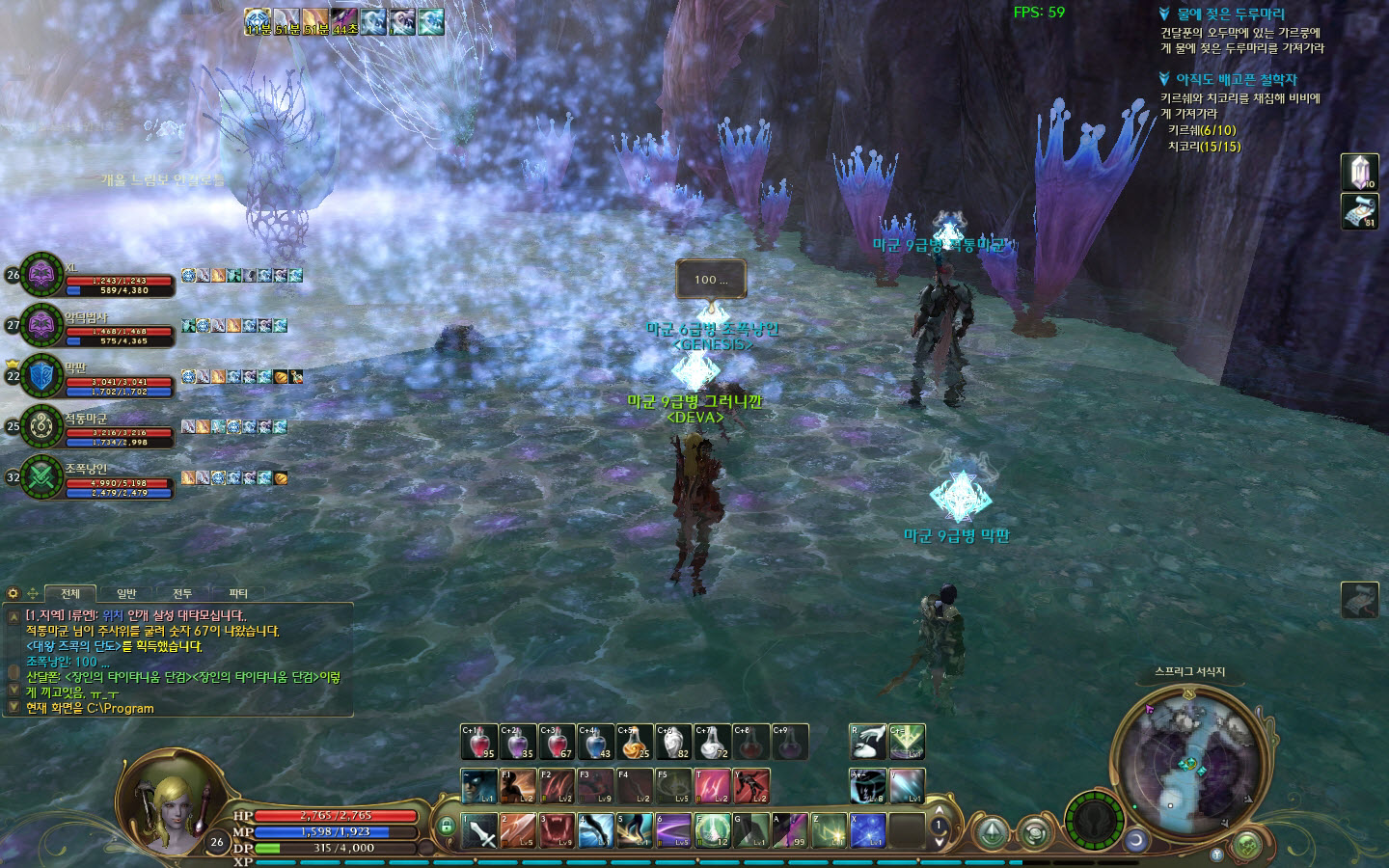Viewport: 1389px width, 868px height.
Task: Use the orange swirl flask in C+5
Action: pyautogui.click(x=634, y=743)
